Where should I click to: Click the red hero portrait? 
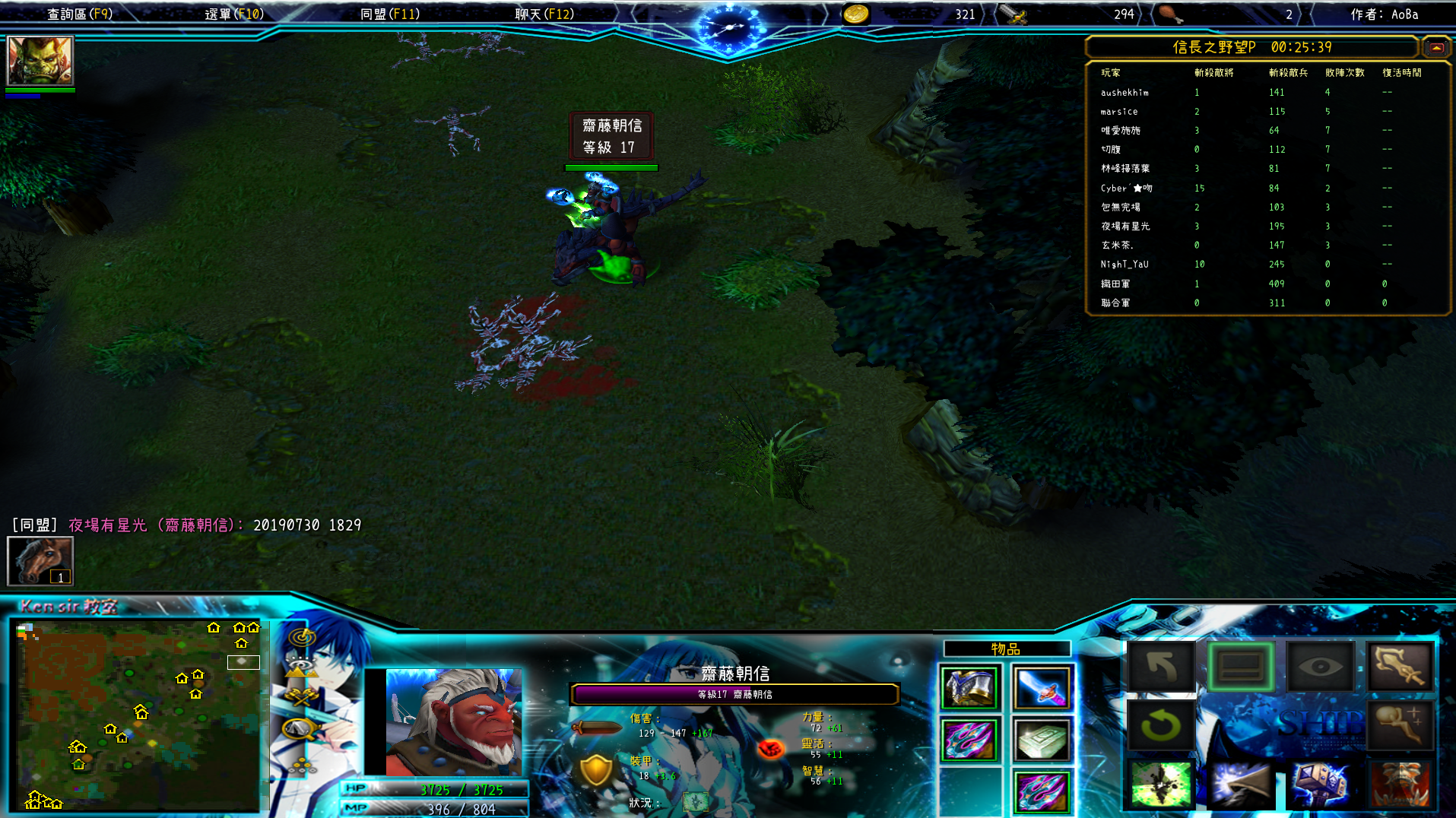[453, 721]
